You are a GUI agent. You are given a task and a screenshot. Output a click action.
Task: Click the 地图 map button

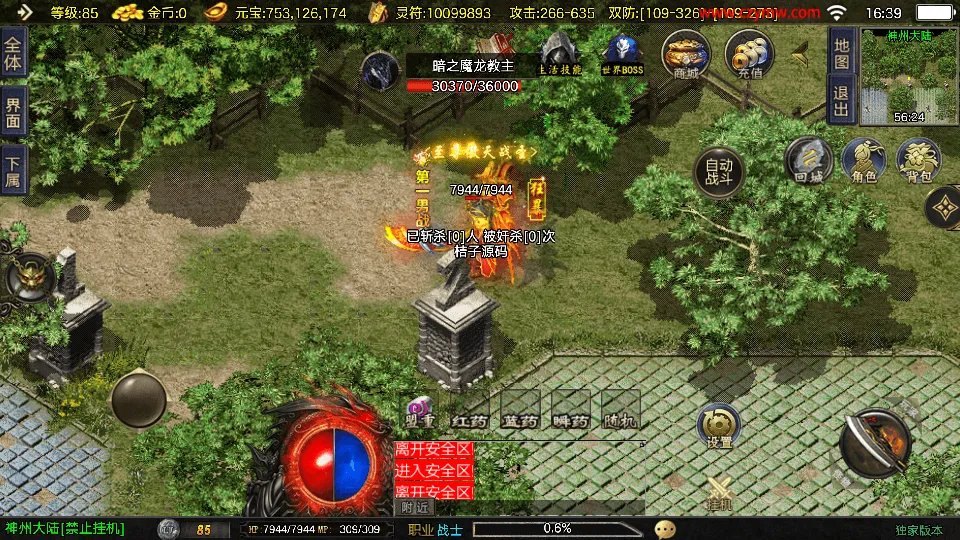(842, 47)
